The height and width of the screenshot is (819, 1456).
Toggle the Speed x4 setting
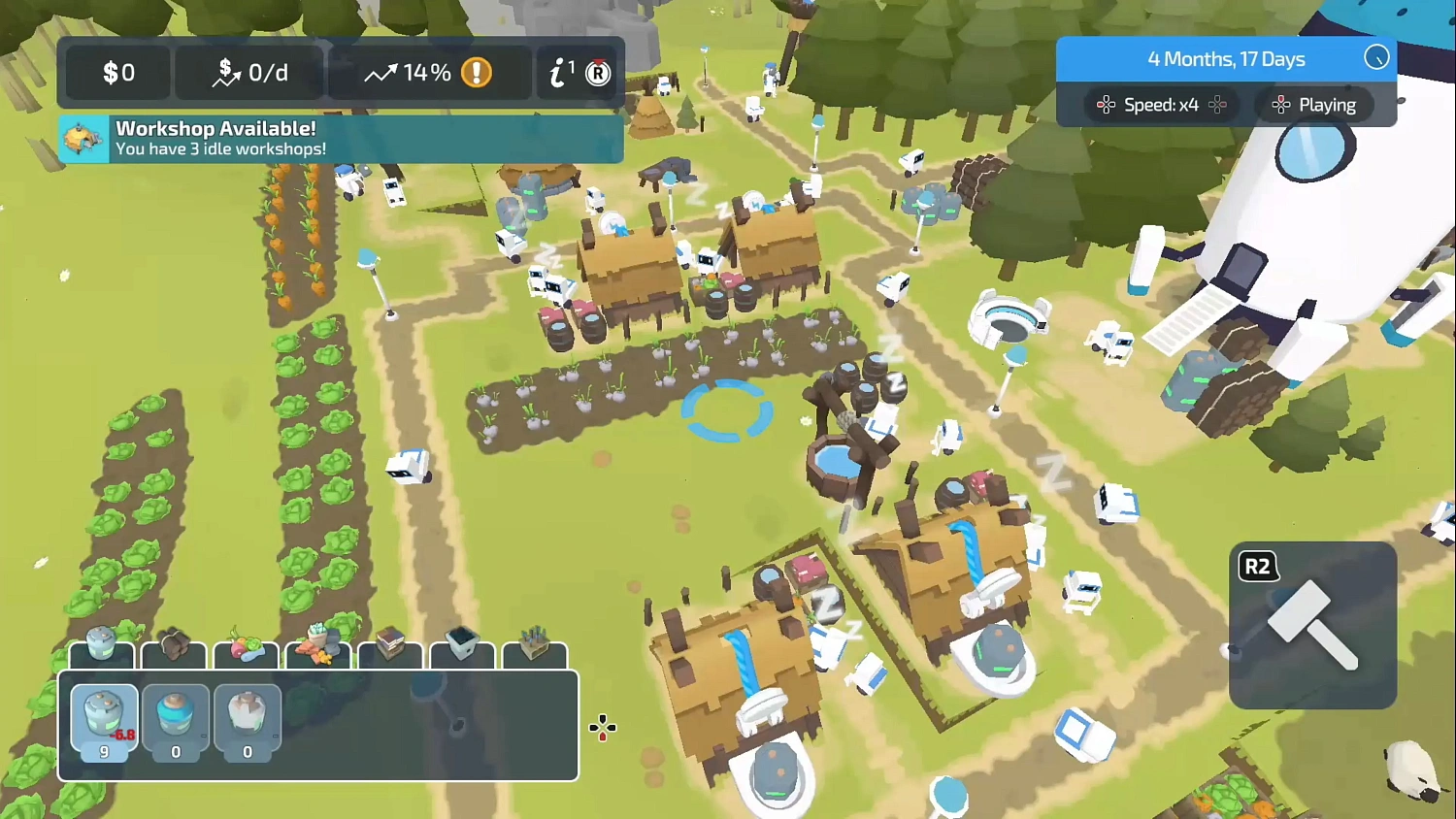tap(1159, 105)
